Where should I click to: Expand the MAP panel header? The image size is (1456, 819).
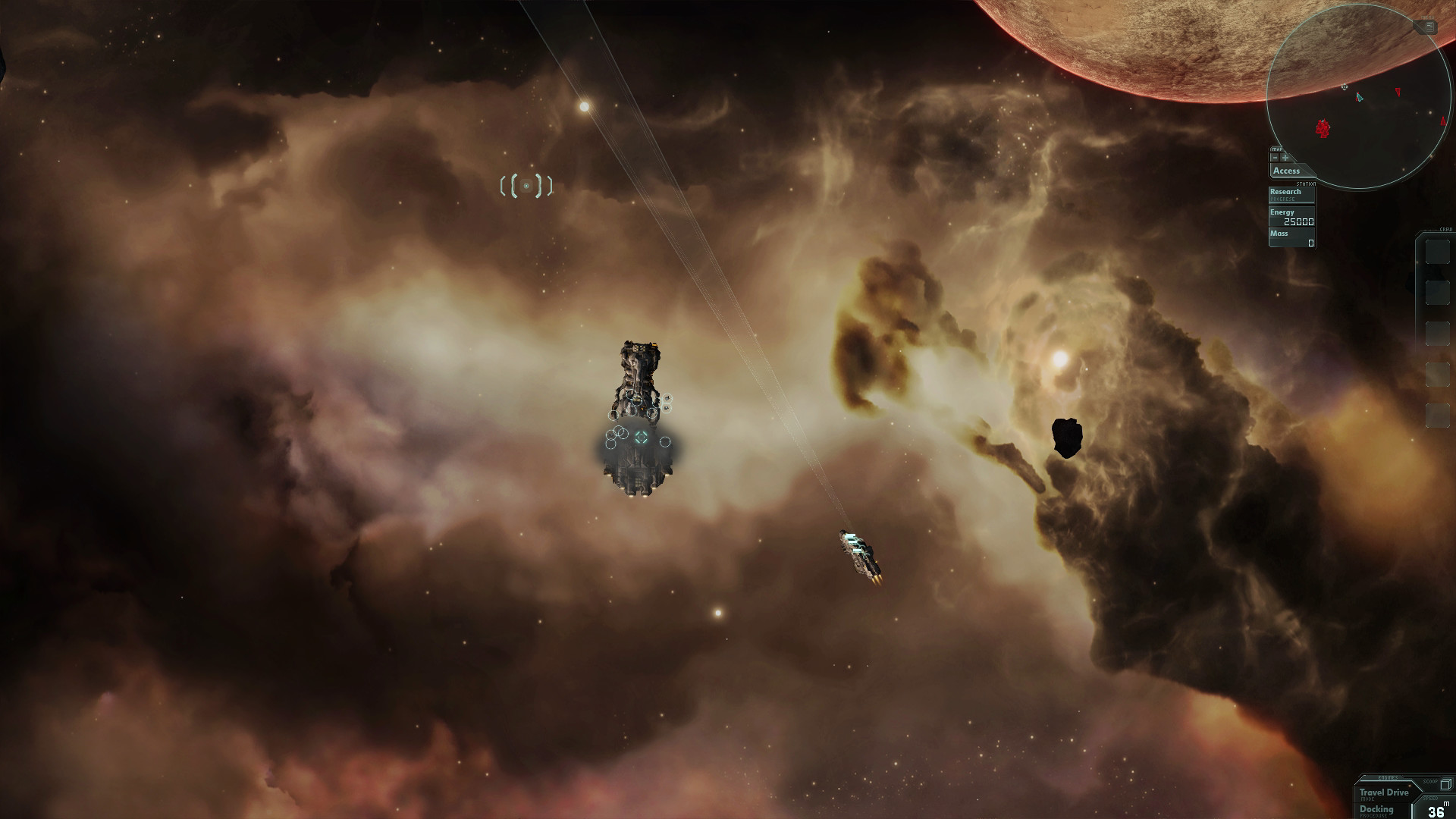[1277, 149]
